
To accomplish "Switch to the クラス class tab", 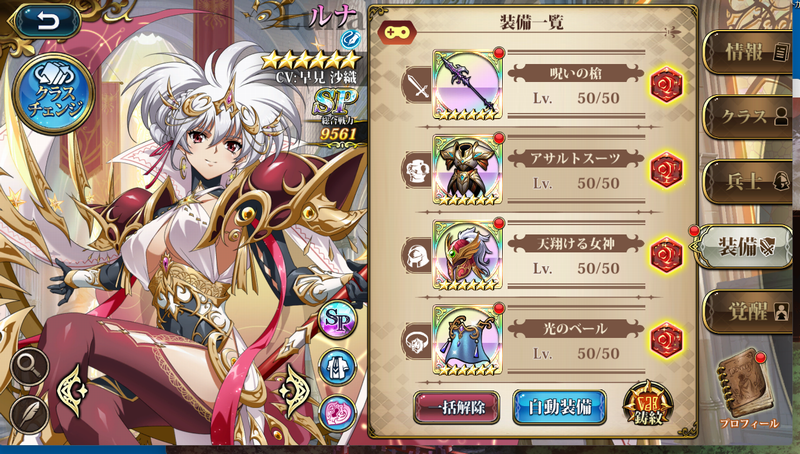I will (748, 117).
